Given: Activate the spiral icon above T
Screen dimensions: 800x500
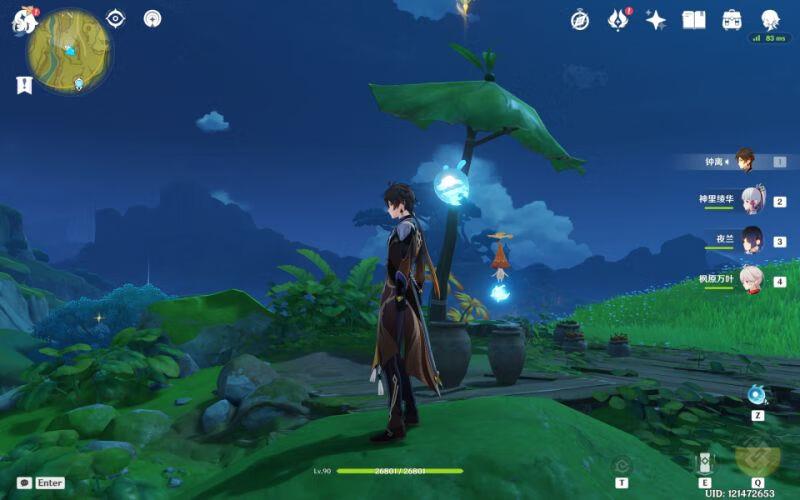Looking at the screenshot, I should tap(621, 464).
